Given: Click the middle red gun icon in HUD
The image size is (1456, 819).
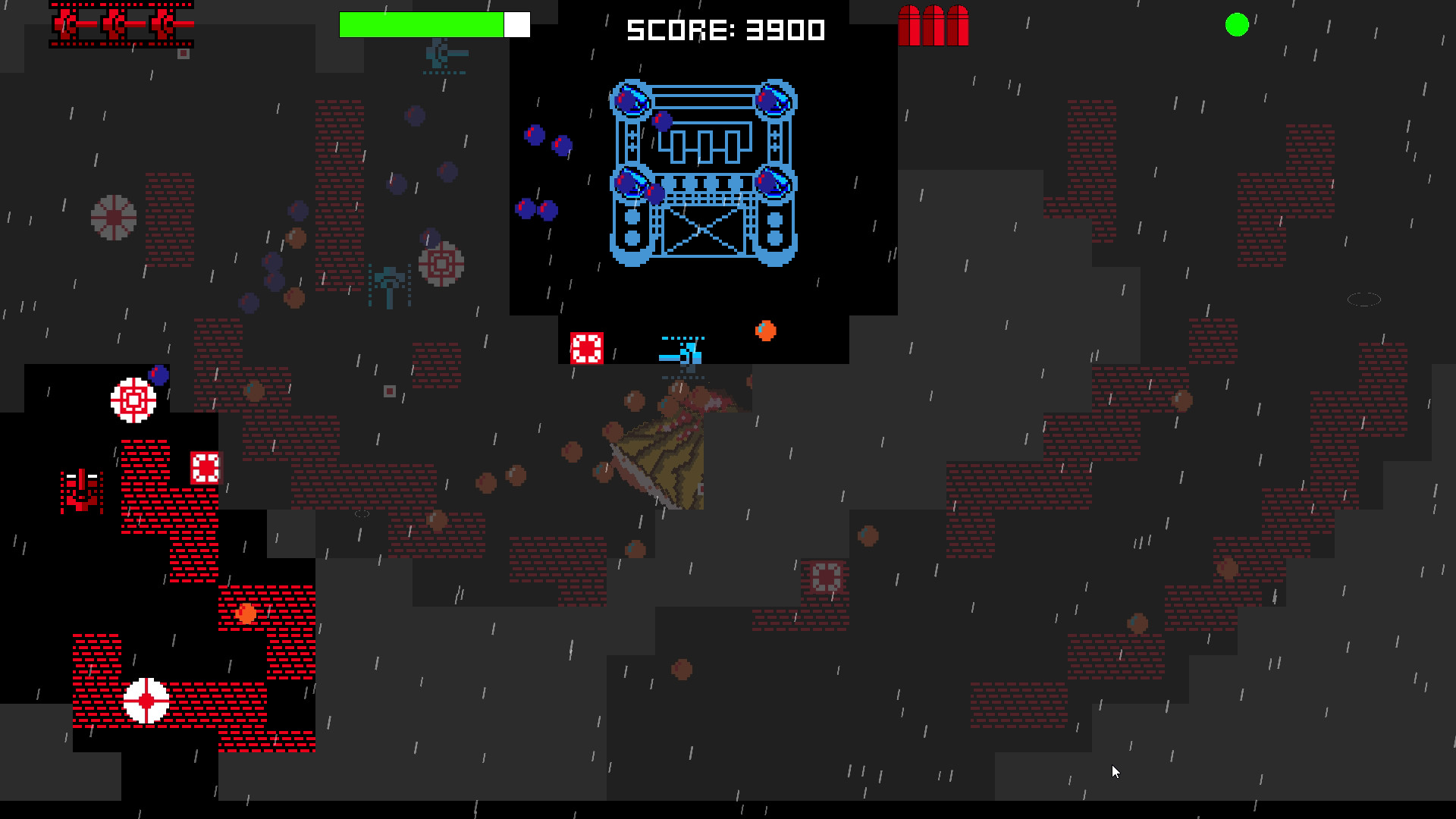Looking at the screenshot, I should coord(115,23).
